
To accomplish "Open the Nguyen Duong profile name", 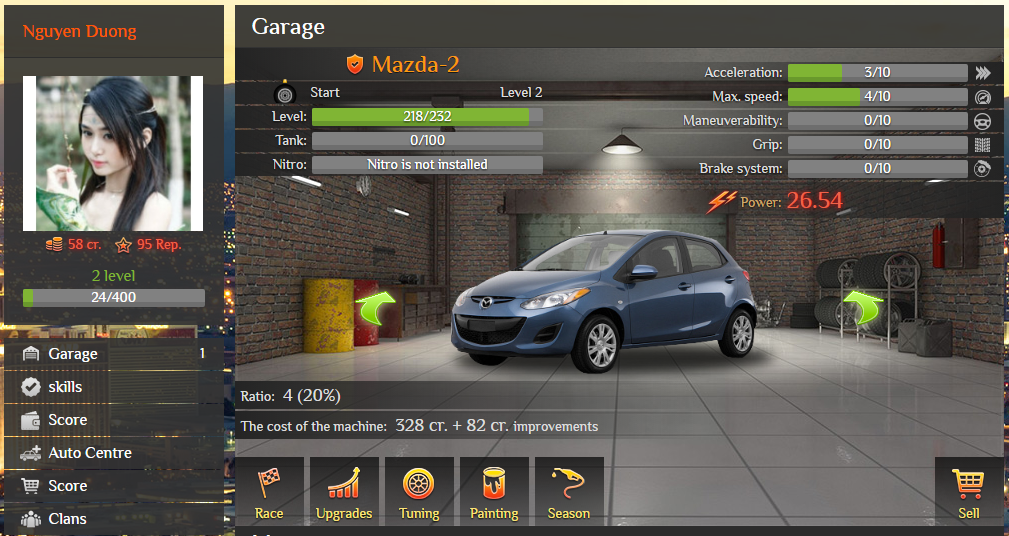I will 79,31.
